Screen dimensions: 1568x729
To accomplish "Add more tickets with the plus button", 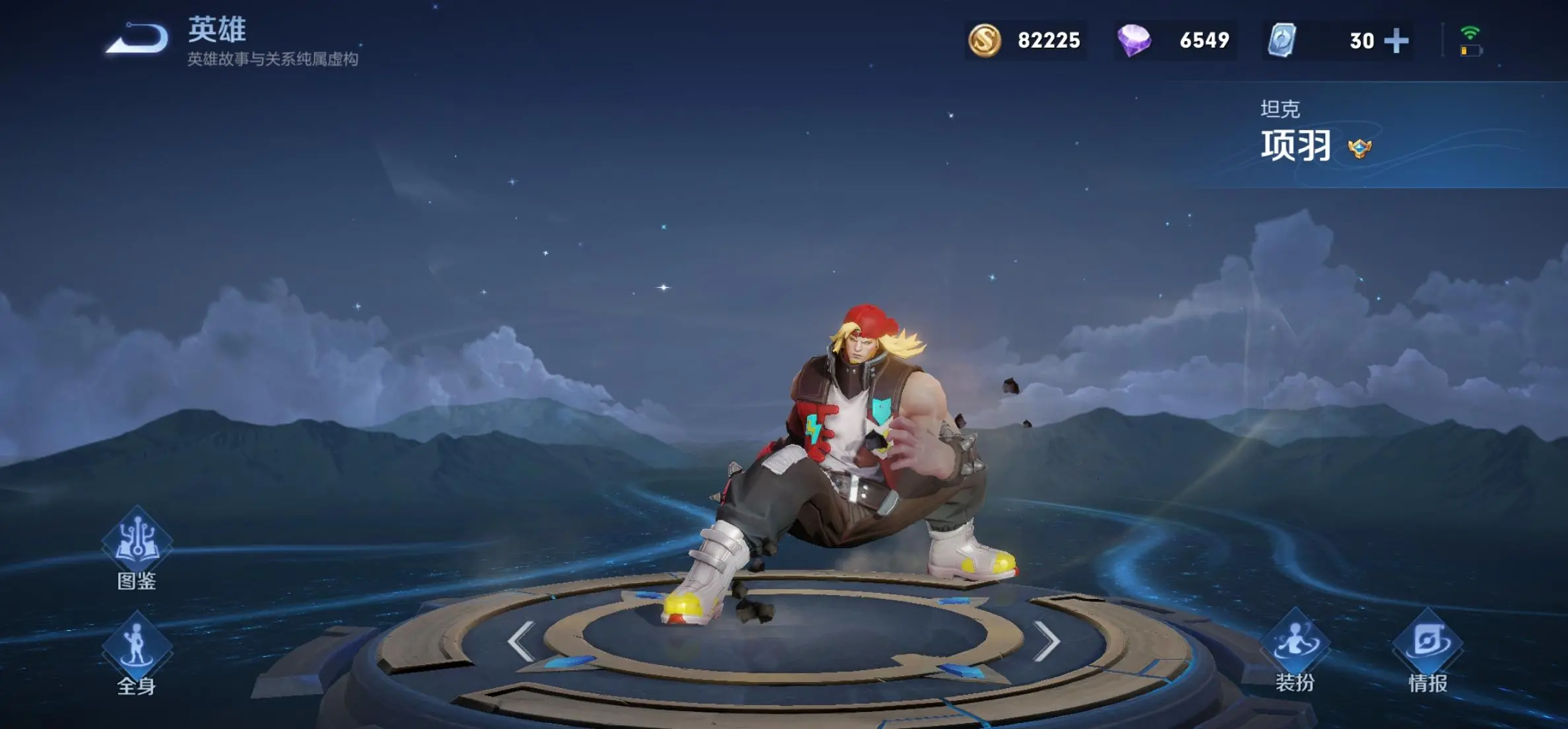I will (1396, 41).
